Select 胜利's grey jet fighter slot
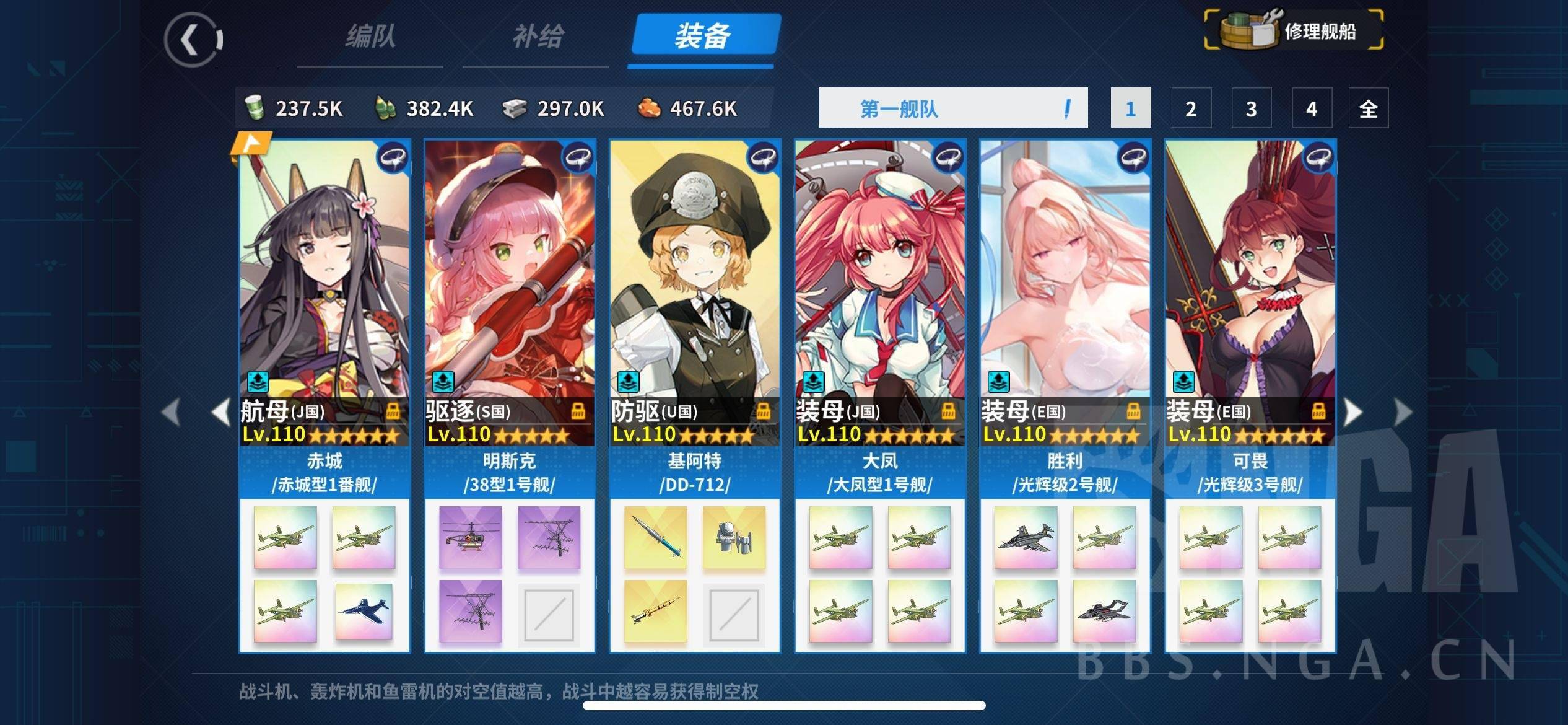The width and height of the screenshot is (1568, 725). [1026, 537]
